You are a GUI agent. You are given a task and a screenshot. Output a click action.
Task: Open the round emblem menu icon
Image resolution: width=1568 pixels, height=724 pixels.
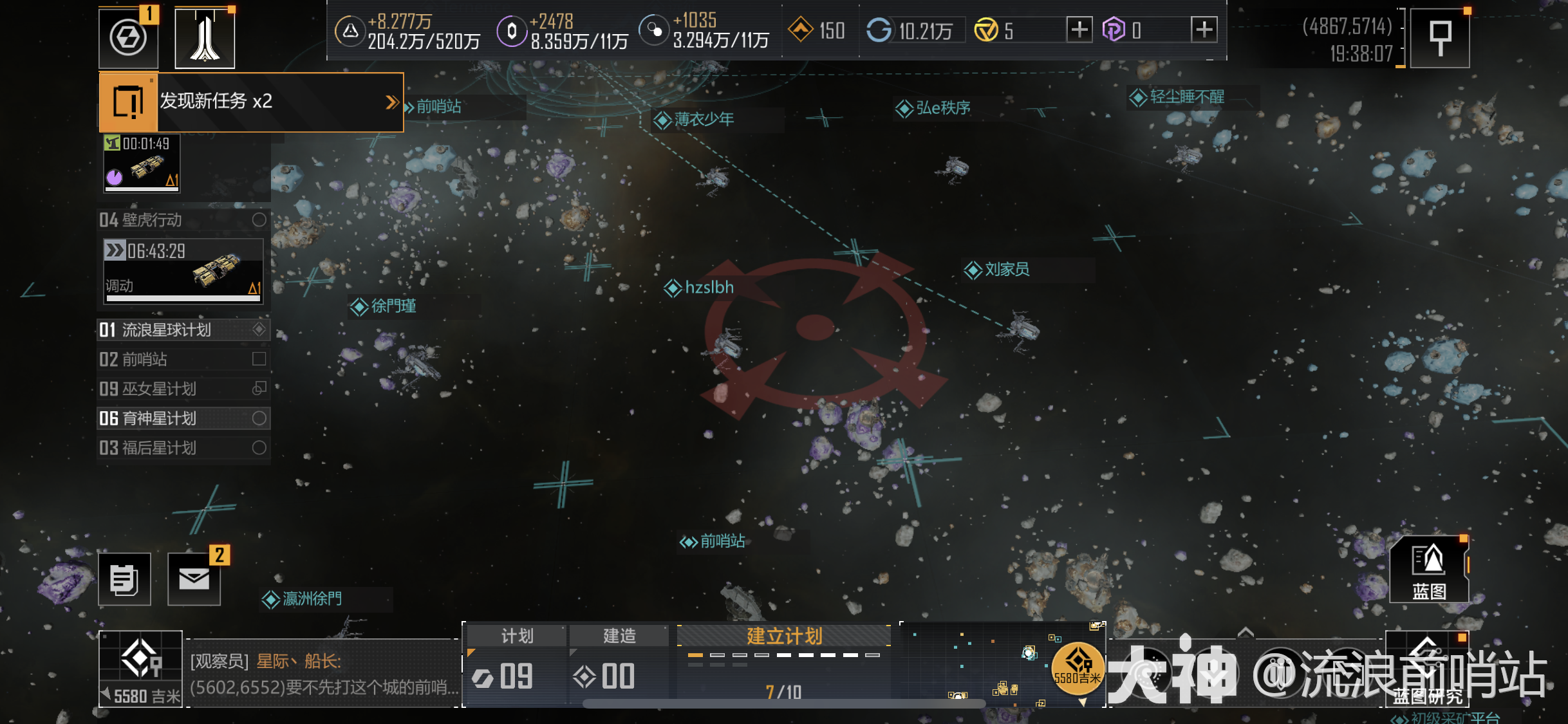(x=128, y=38)
